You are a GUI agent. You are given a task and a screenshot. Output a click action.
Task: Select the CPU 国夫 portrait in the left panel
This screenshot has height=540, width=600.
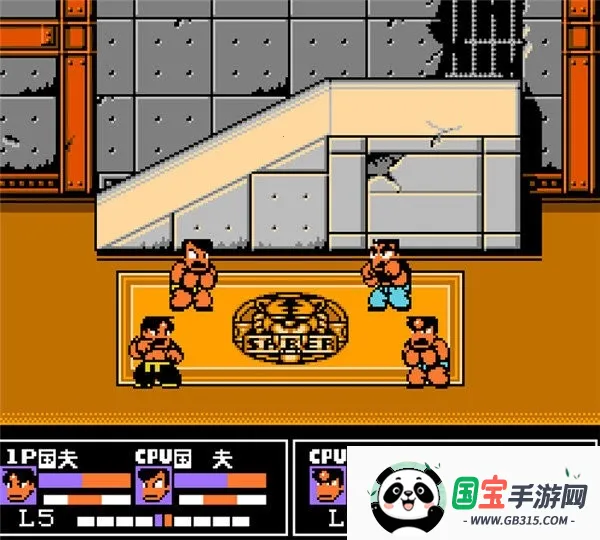[x=153, y=489]
